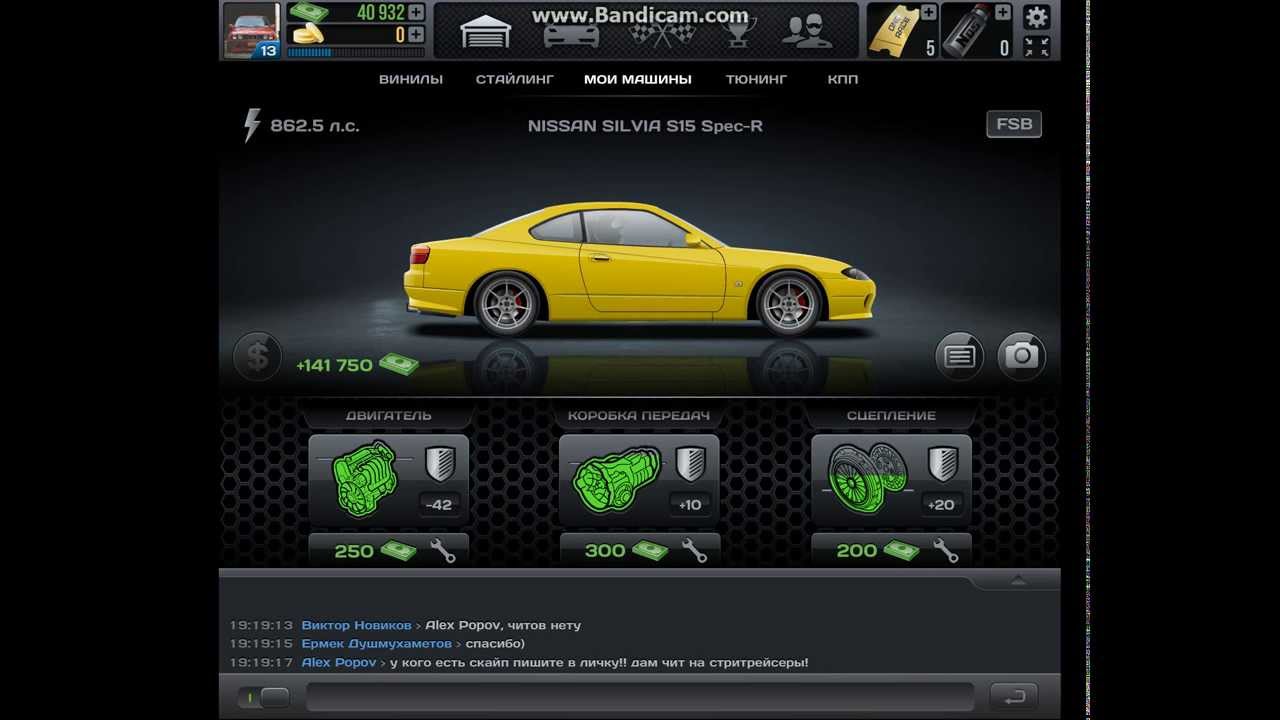This screenshot has height=720, width=1280.
Task: Switch to the КПП tab
Action: pyautogui.click(x=843, y=79)
